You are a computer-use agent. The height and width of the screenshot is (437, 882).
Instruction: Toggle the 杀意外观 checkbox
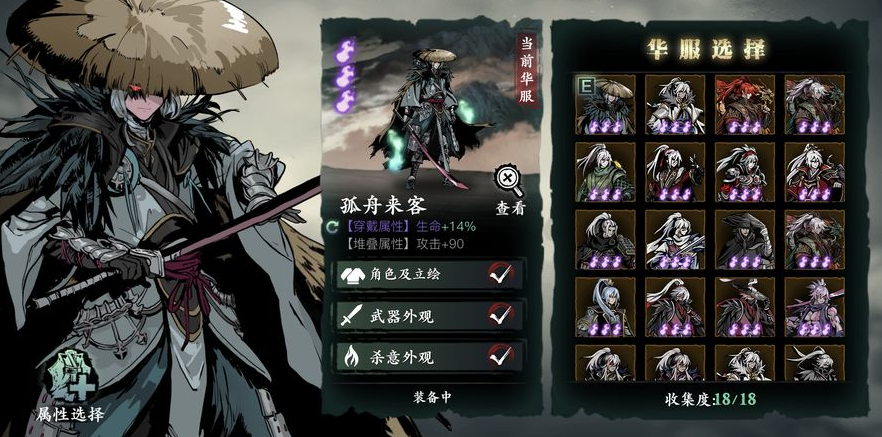click(500, 356)
